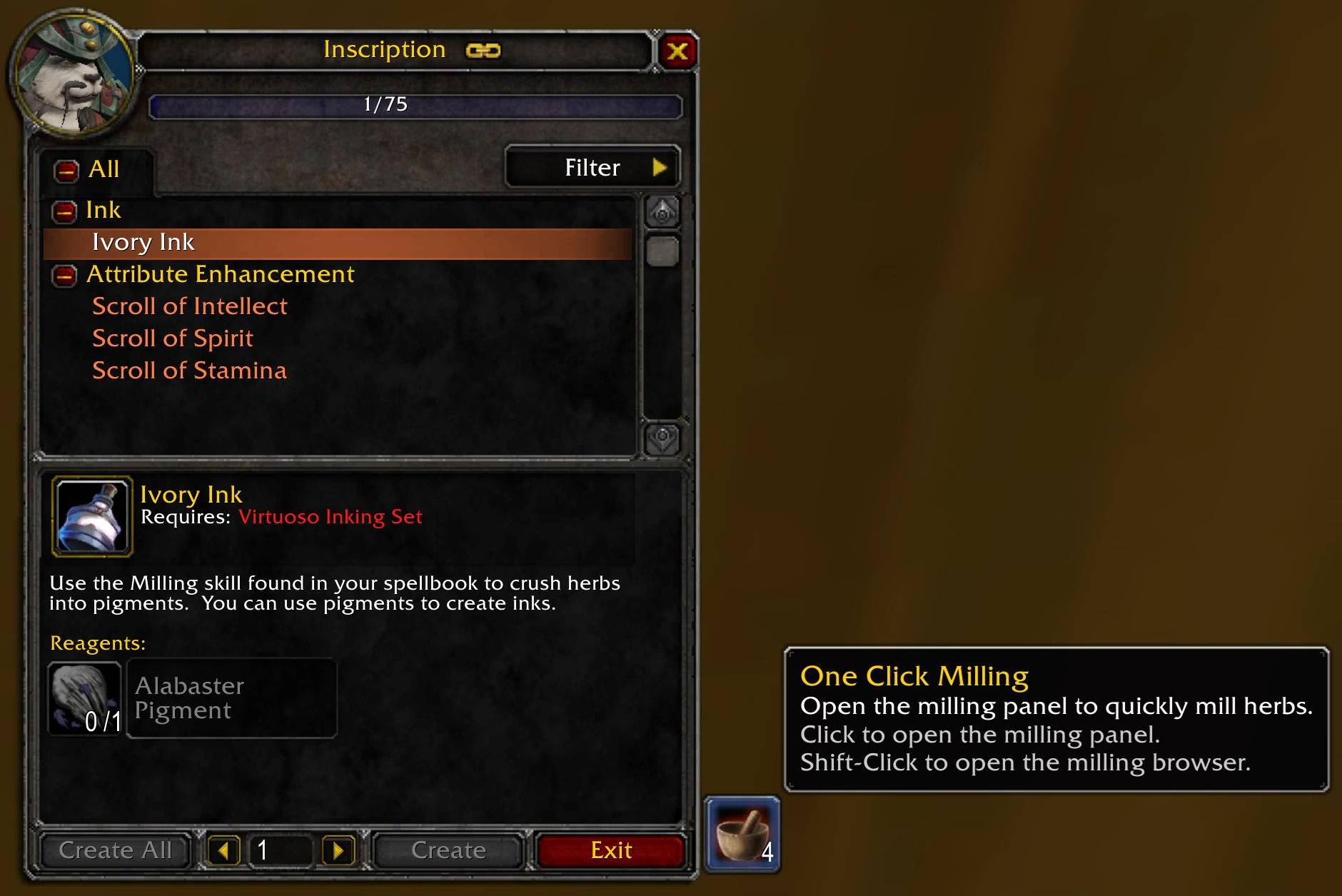Click the Create button

pyautogui.click(x=448, y=850)
